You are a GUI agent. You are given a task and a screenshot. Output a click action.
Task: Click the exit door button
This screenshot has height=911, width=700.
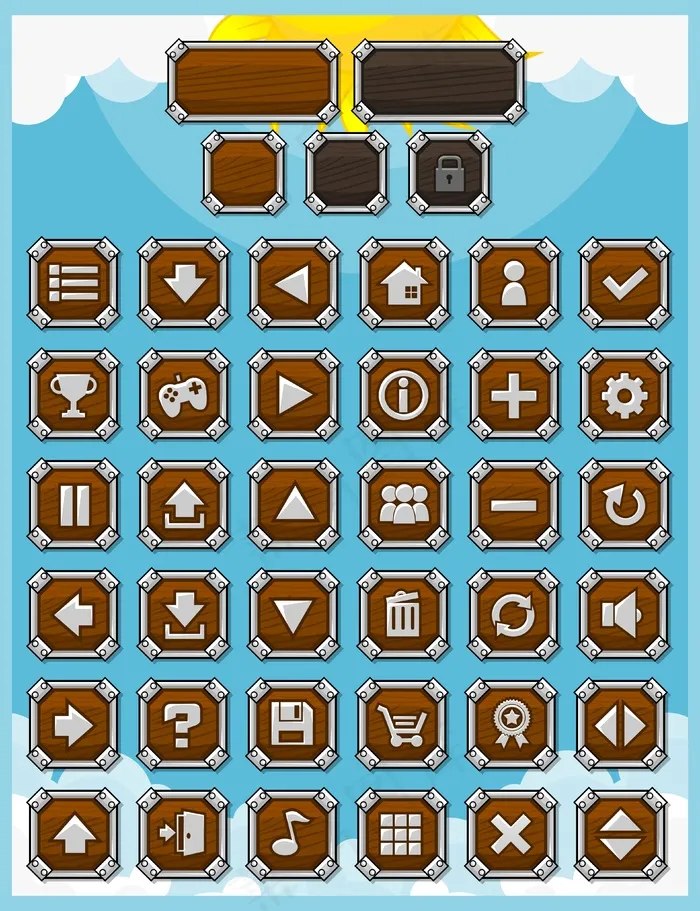click(x=182, y=834)
